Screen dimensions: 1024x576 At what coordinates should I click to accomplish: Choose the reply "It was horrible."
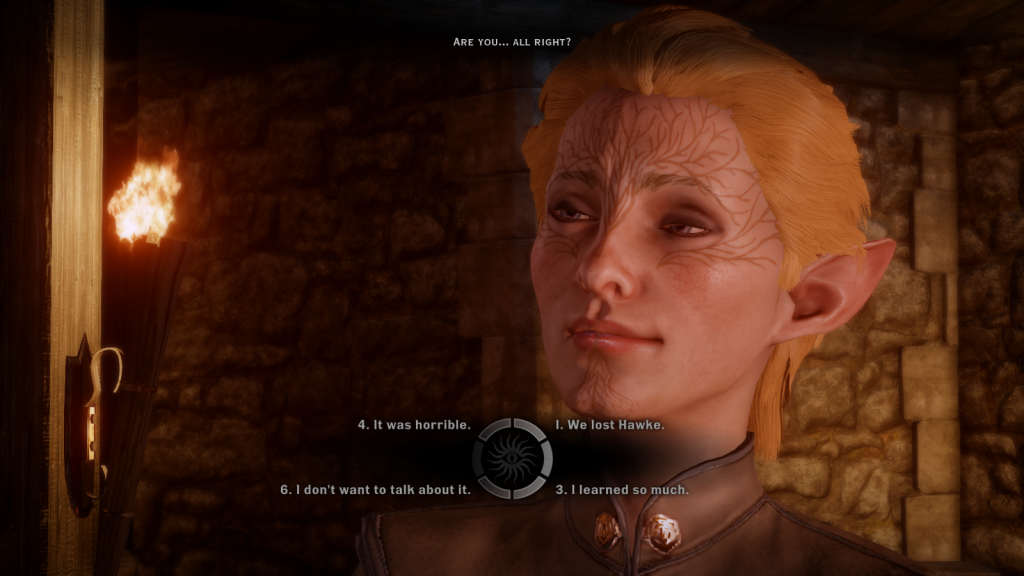pyautogui.click(x=414, y=425)
